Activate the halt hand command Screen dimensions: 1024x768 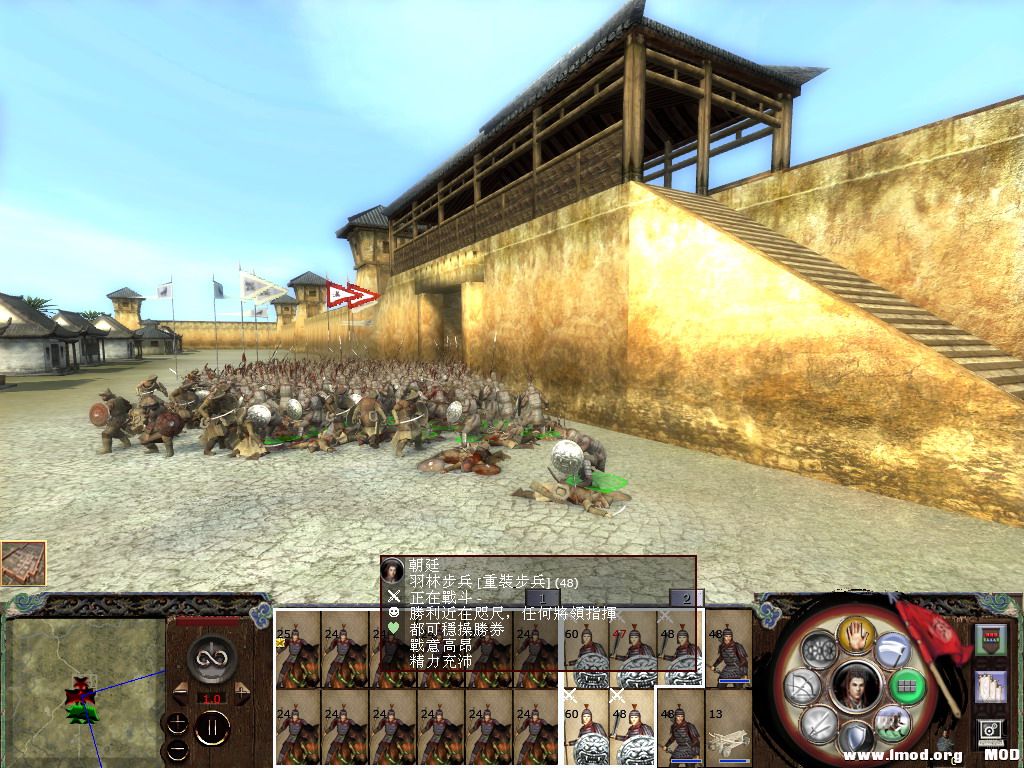(855, 632)
